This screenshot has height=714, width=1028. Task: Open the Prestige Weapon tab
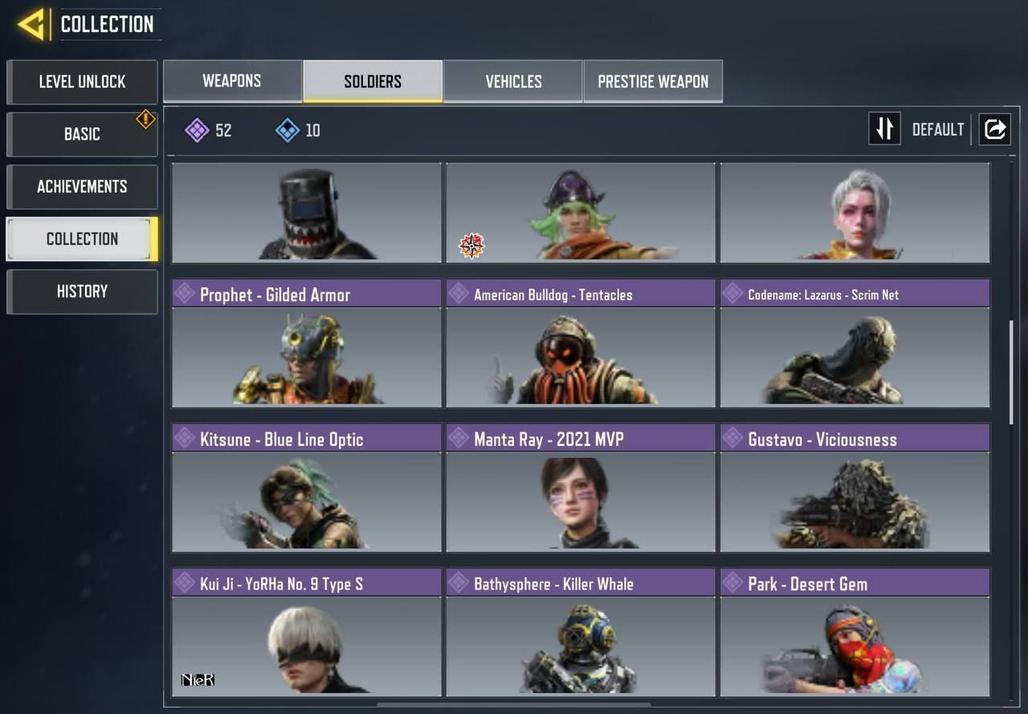(653, 81)
